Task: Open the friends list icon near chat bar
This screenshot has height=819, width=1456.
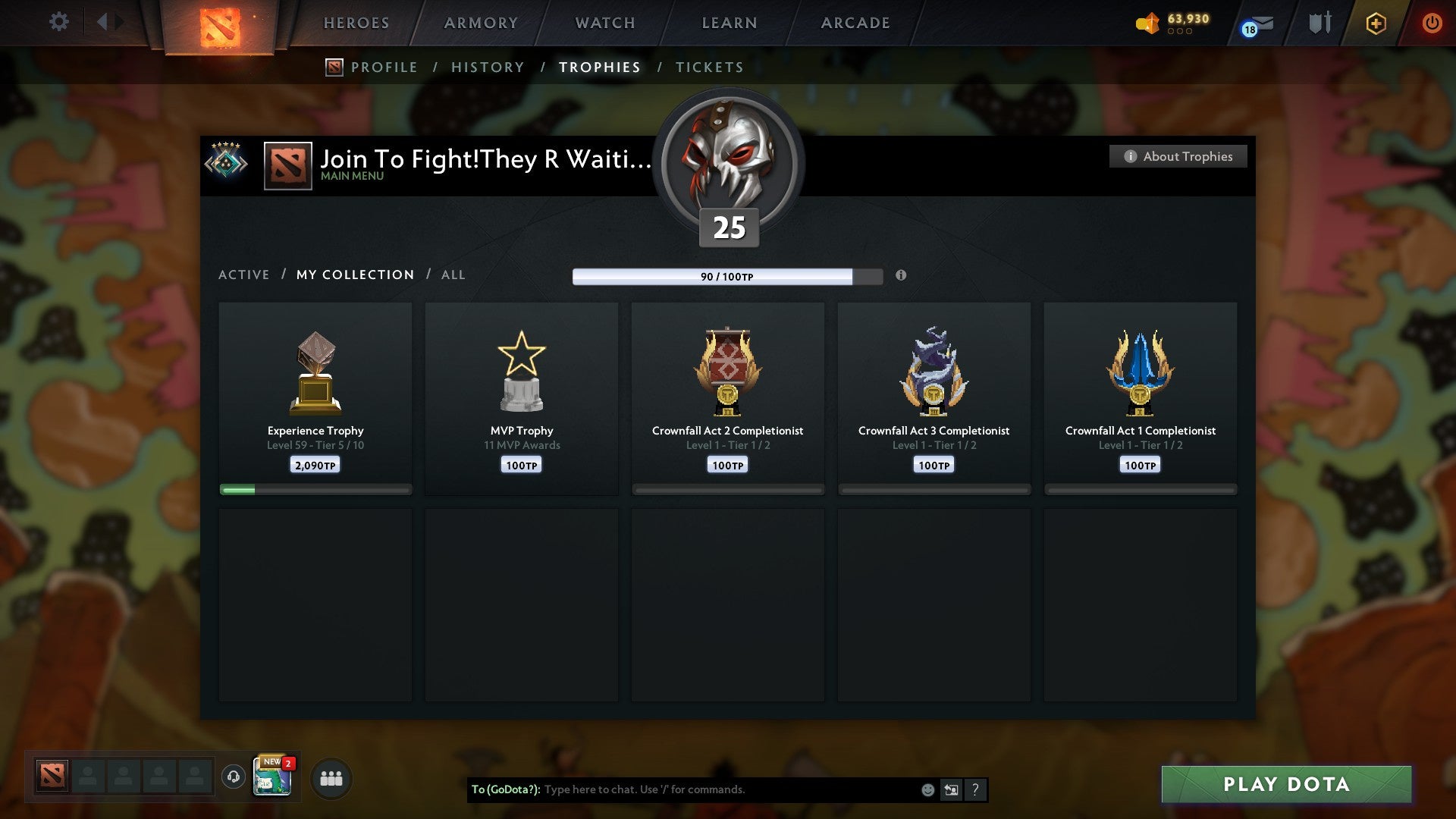Action: pos(331,777)
